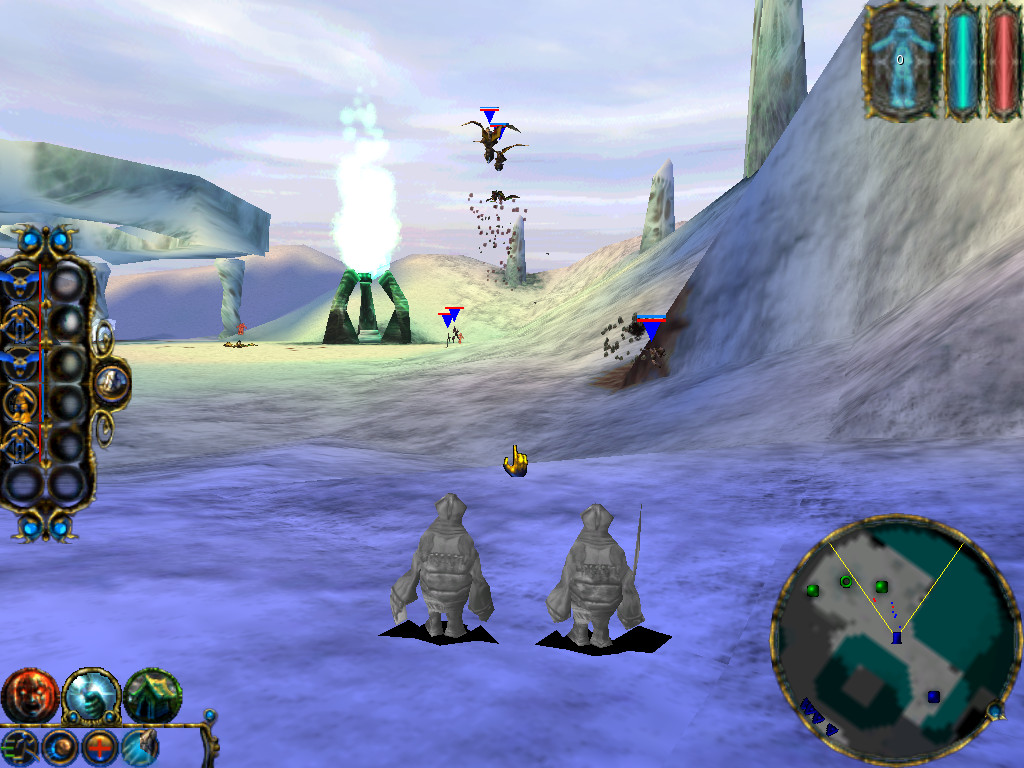Click the round orb beside creature panel
The height and width of the screenshot is (768, 1024).
tap(111, 382)
